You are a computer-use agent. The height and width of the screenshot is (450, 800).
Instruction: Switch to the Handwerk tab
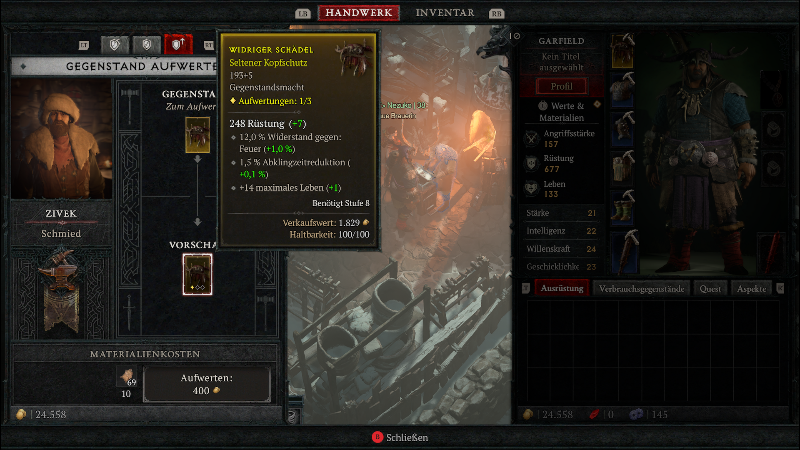click(358, 13)
